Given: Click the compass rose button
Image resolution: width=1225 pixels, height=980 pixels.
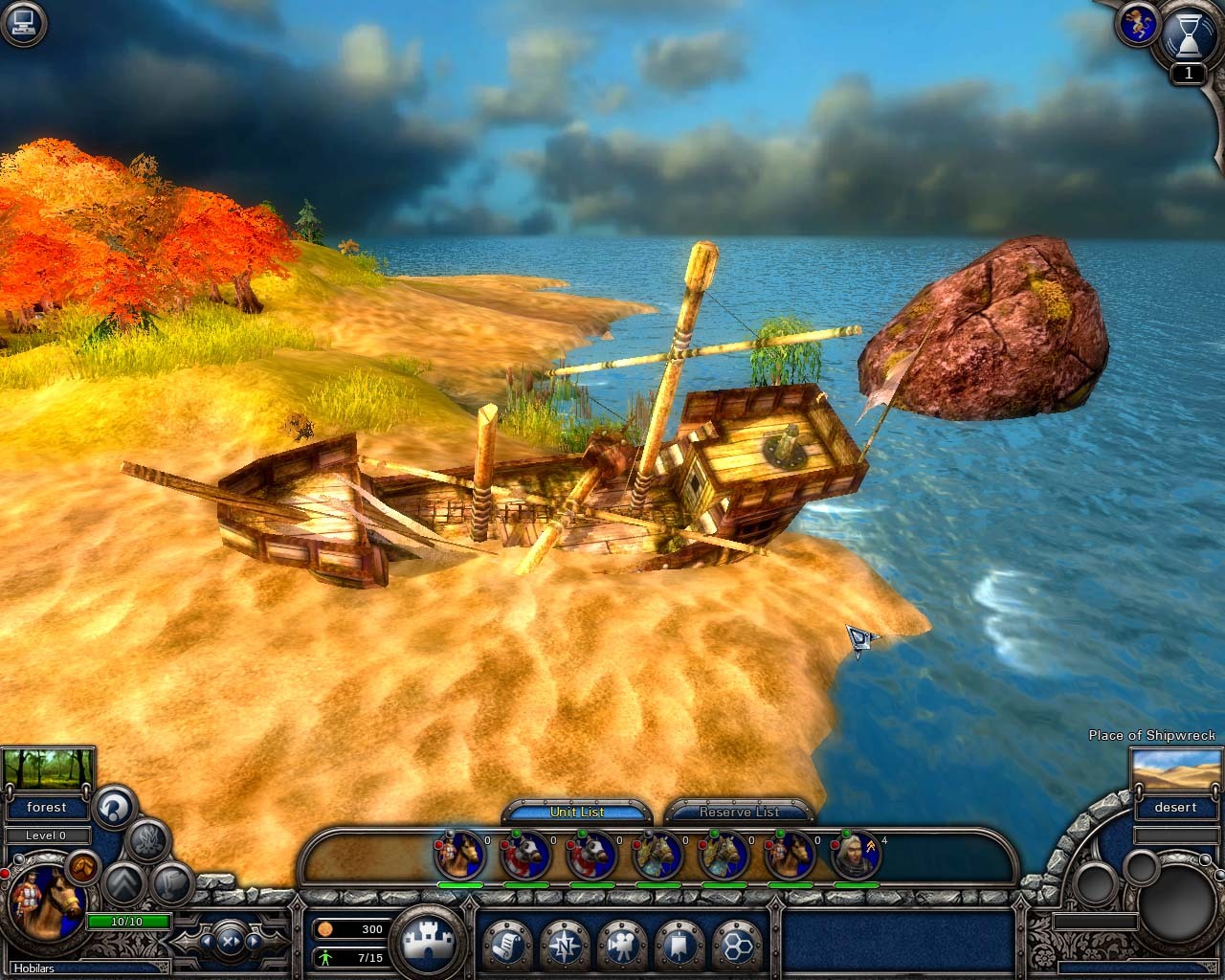Looking at the screenshot, I should coord(564,944).
